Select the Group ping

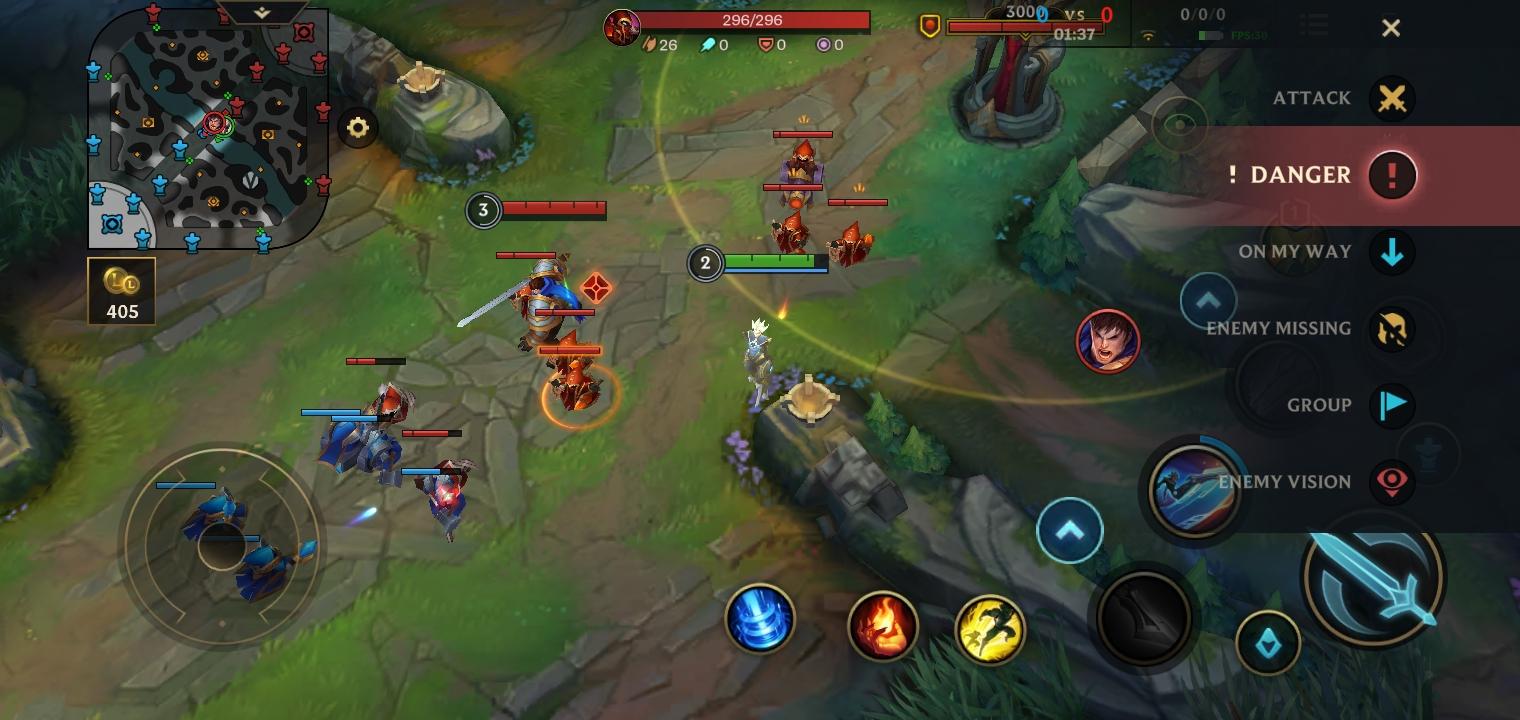1391,405
